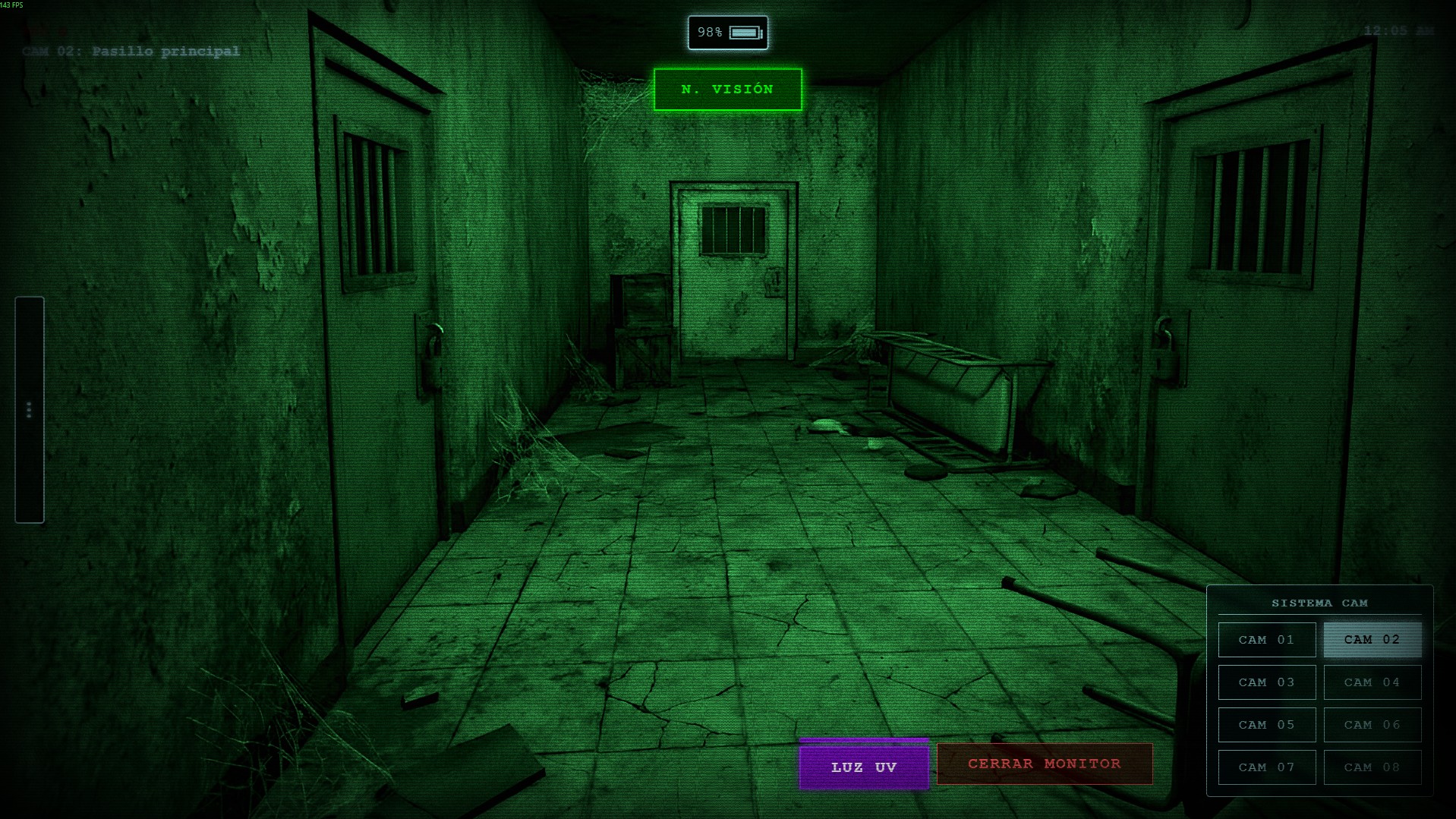1456x819 pixels.
Task: Open the side panel with three dots
Action: 29,410
